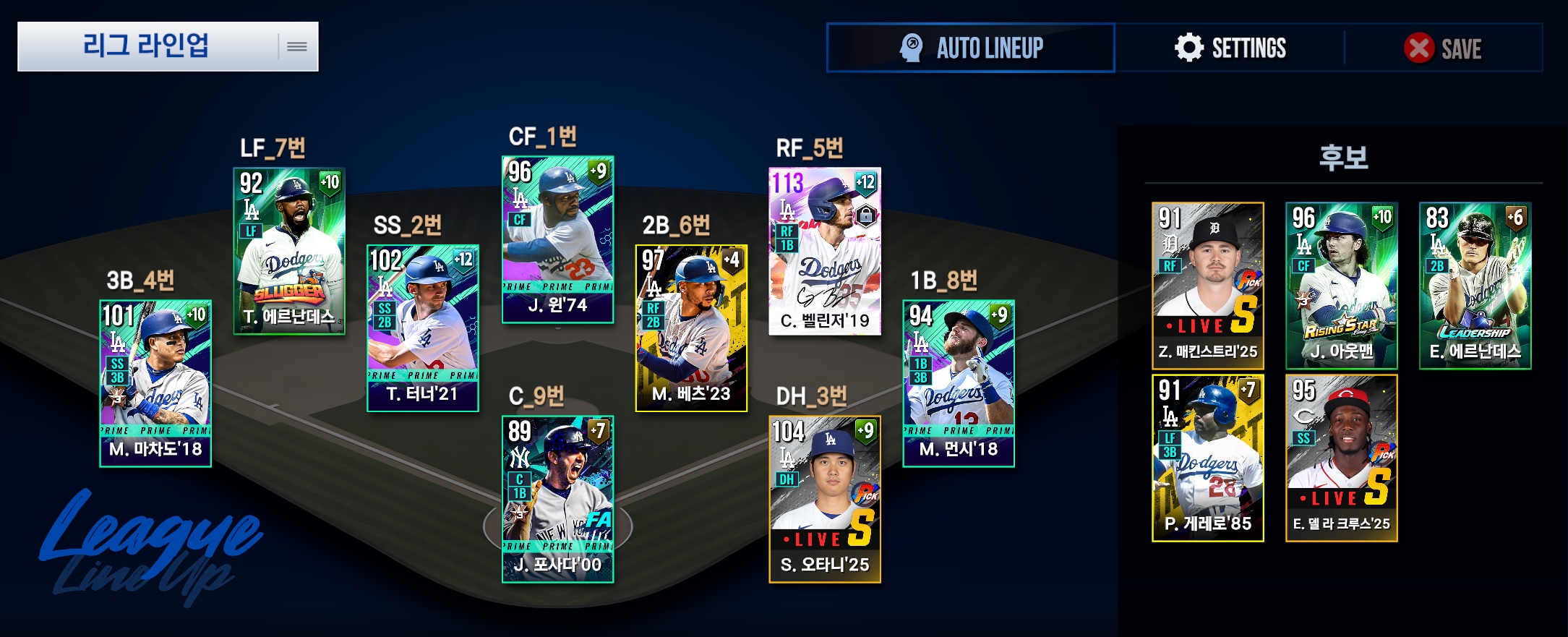Select bench player P. 게레로'85
This screenshot has width=1568, height=637.
click(1208, 458)
